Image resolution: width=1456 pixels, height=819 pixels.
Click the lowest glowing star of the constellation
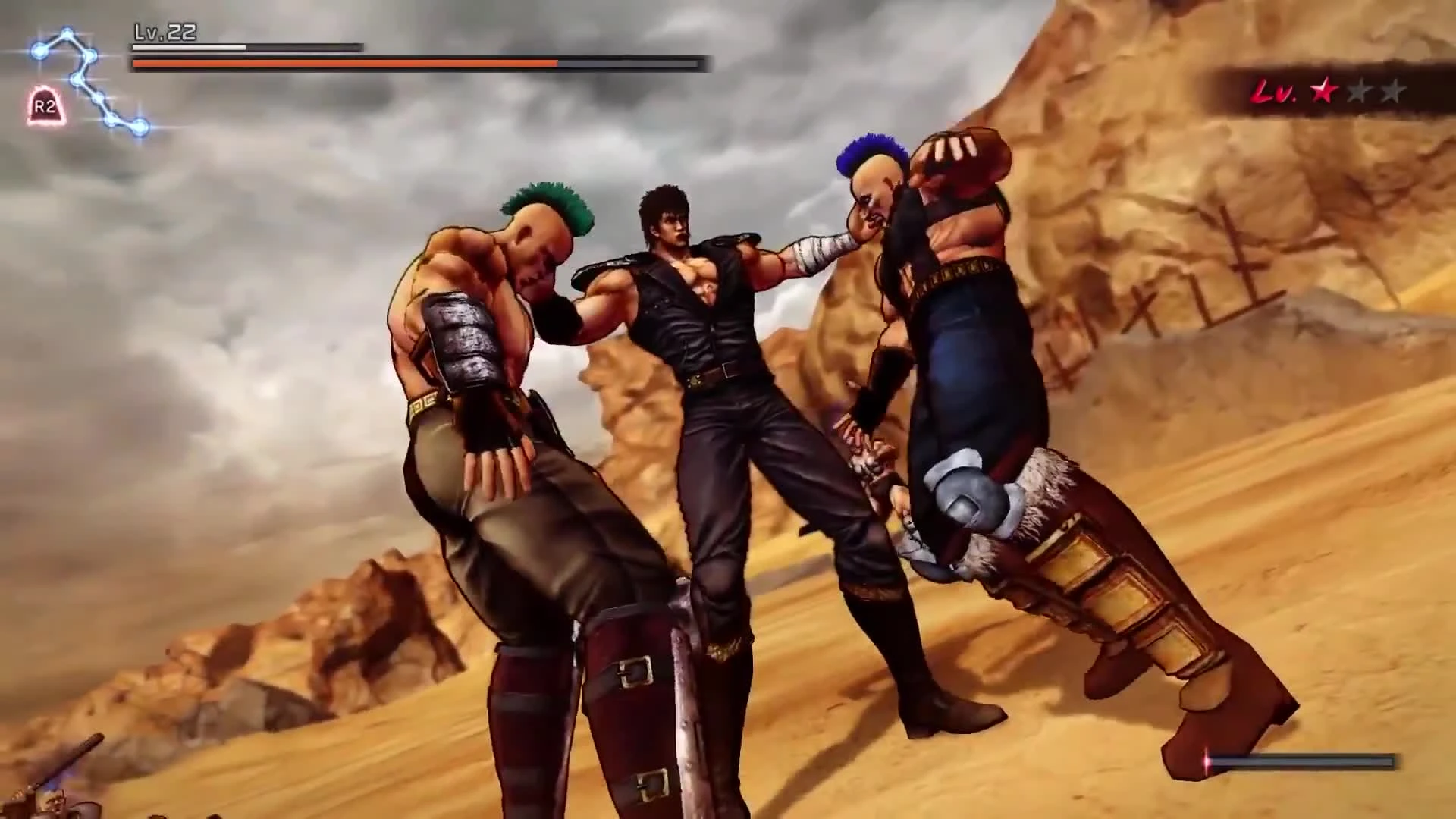coord(140,127)
